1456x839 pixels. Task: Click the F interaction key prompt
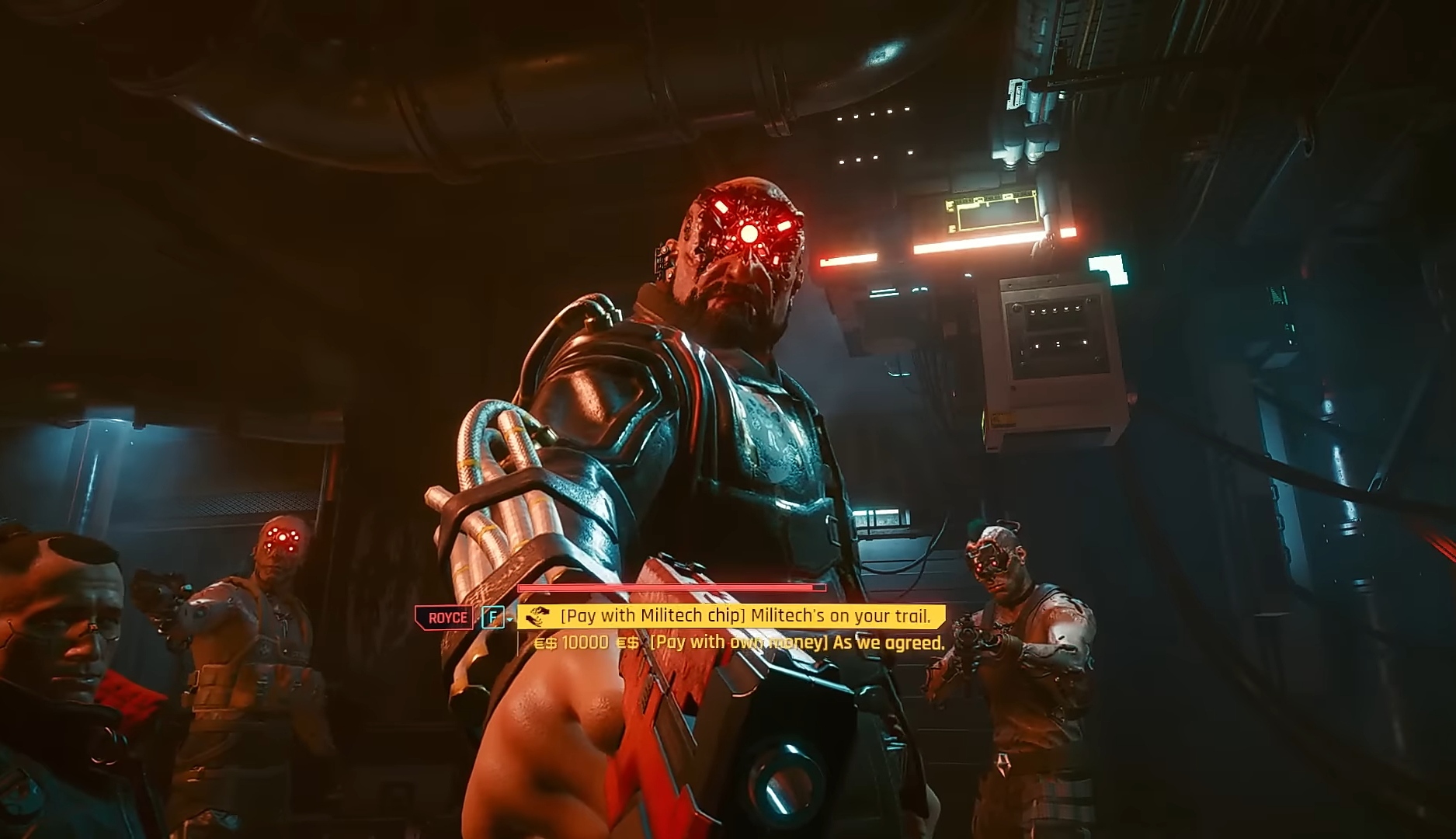click(x=492, y=617)
